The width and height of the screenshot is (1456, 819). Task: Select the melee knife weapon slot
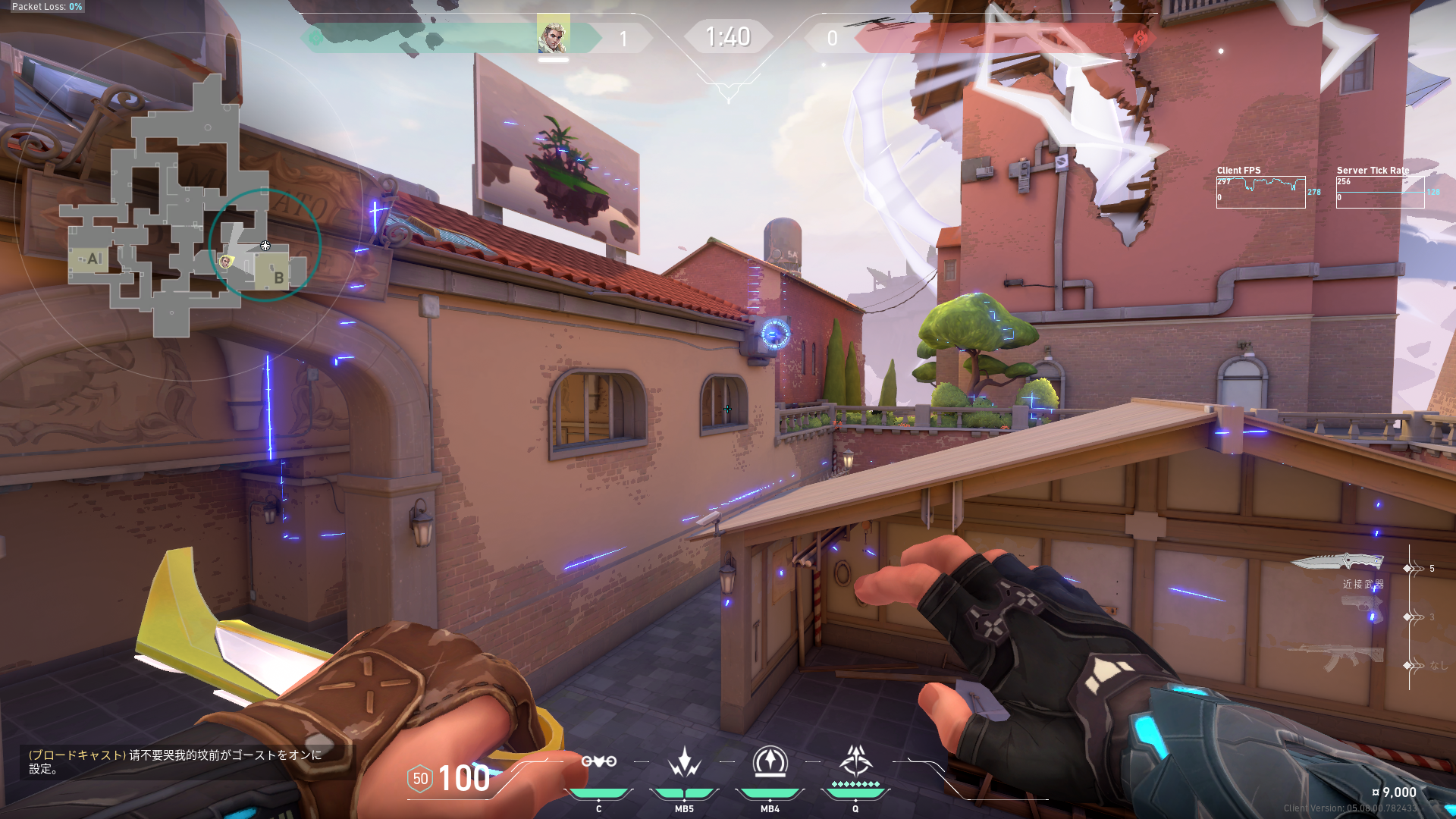(1337, 563)
